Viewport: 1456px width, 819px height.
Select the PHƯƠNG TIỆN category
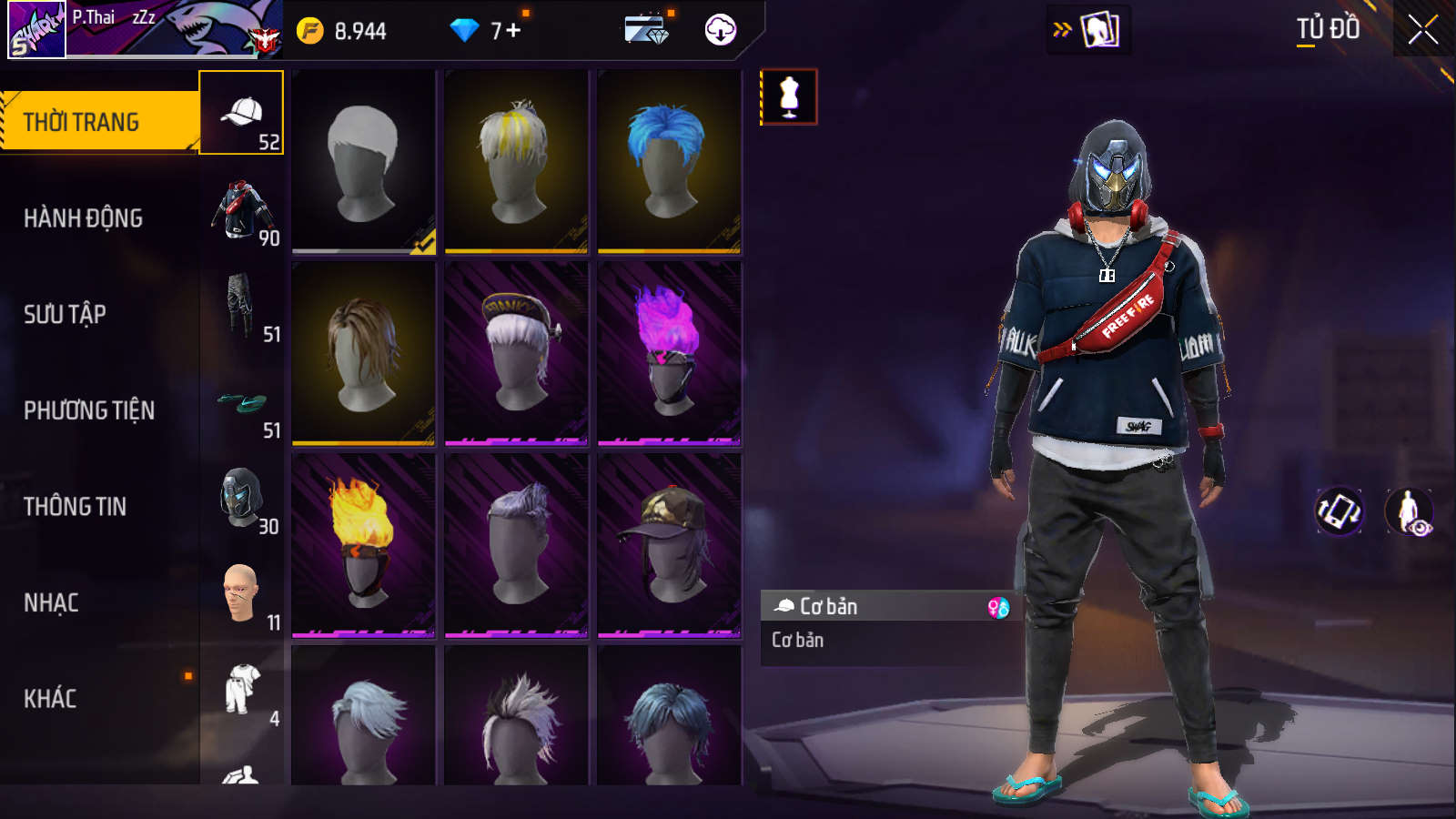tap(89, 410)
